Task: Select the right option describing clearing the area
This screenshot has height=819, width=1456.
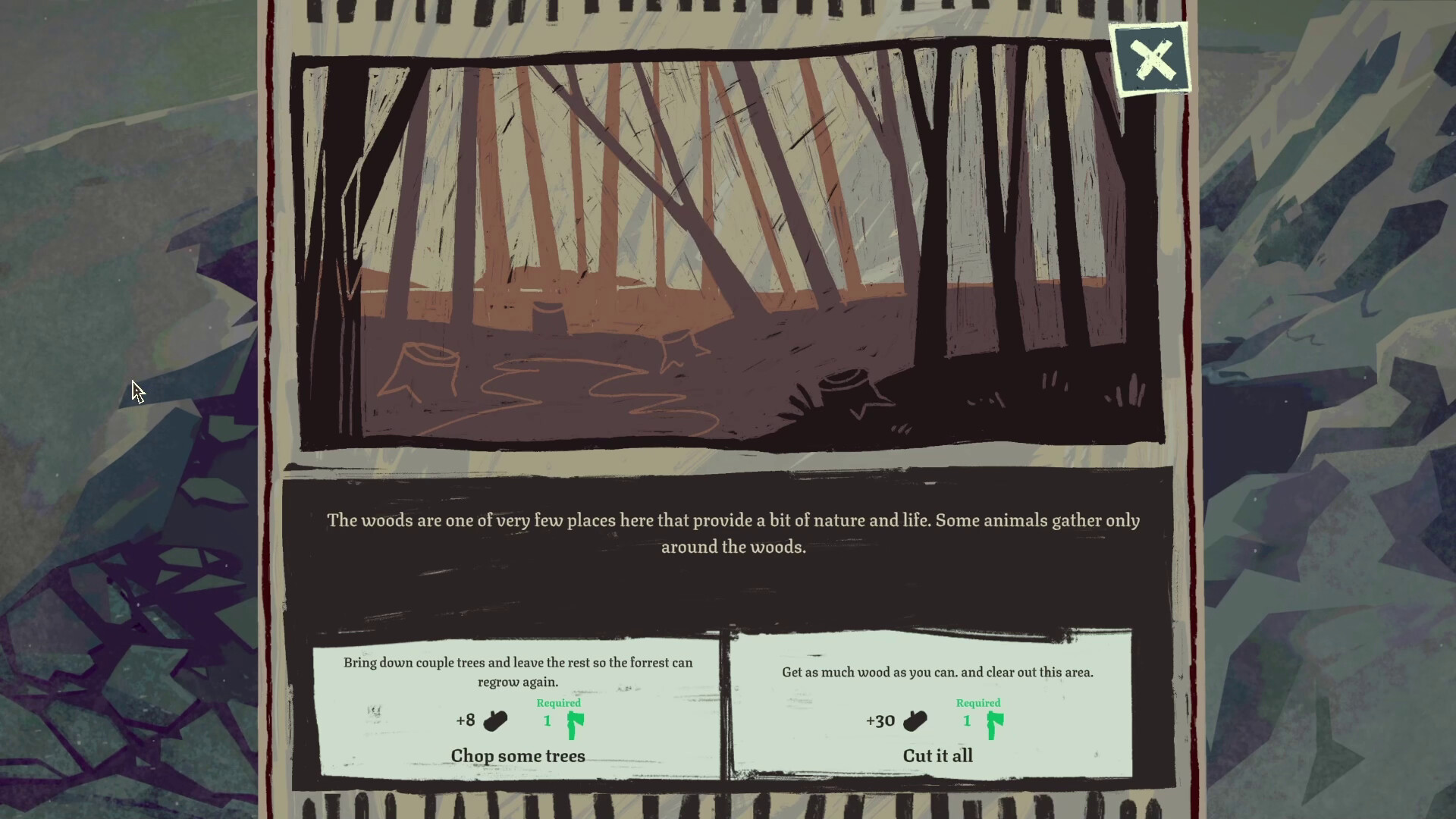Action: 937,672
